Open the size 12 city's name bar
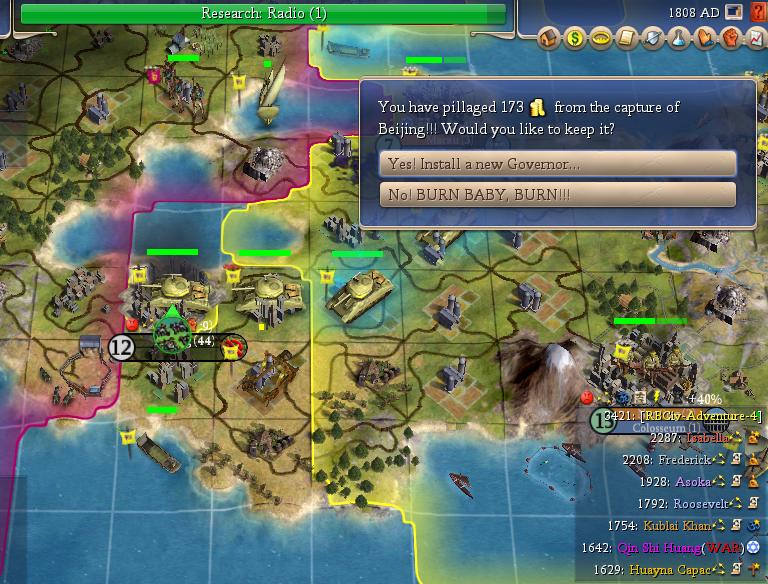The height and width of the screenshot is (584, 768). click(178, 346)
